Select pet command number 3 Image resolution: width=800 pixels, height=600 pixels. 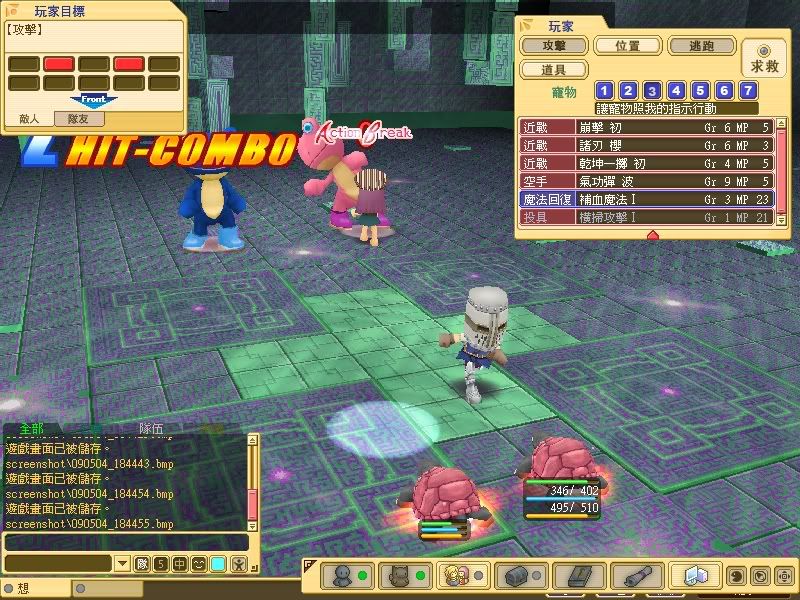(652, 91)
